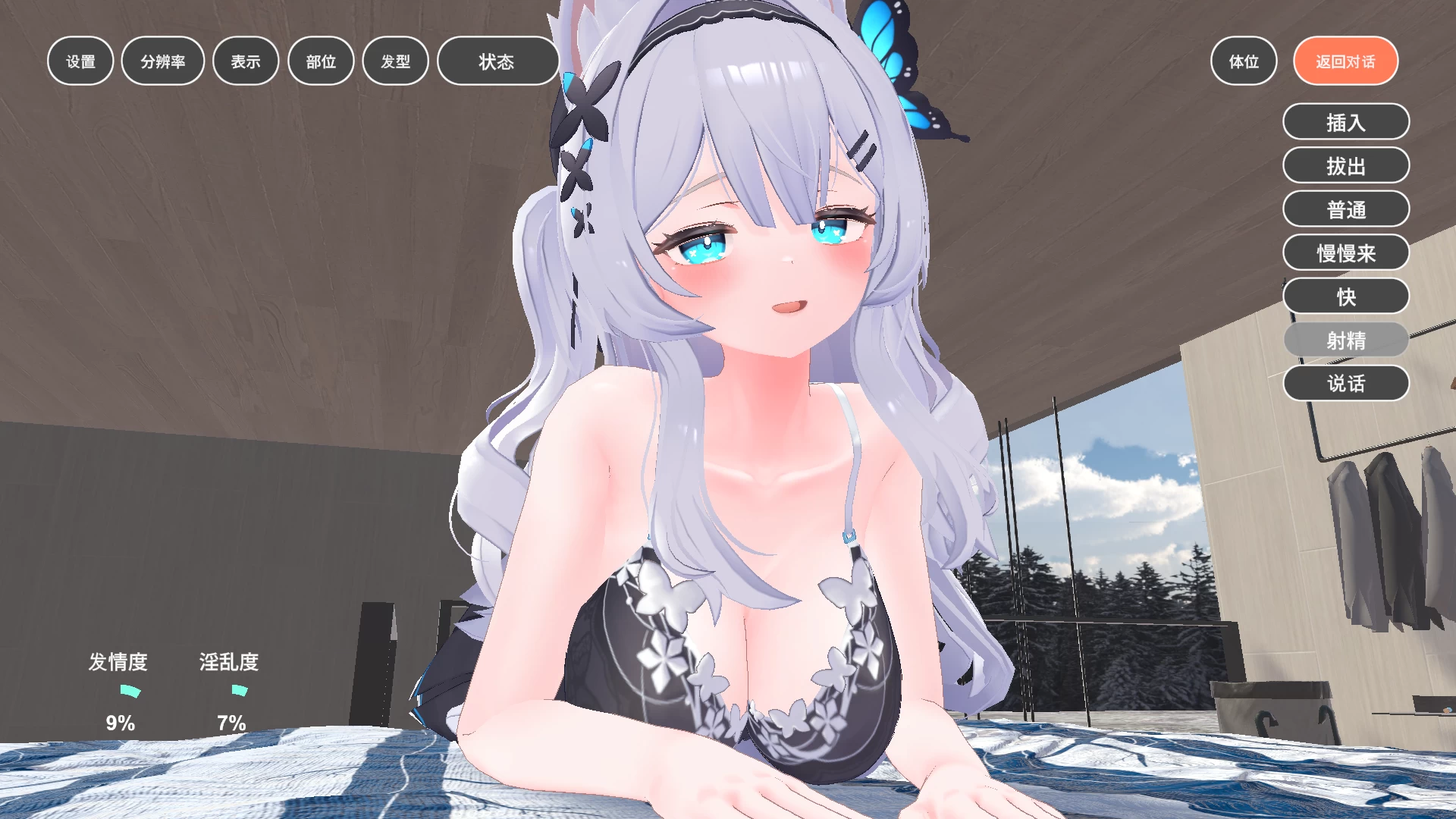Open the 设置 settings menu
Screen dimensions: 1456x819
pyautogui.click(x=80, y=61)
